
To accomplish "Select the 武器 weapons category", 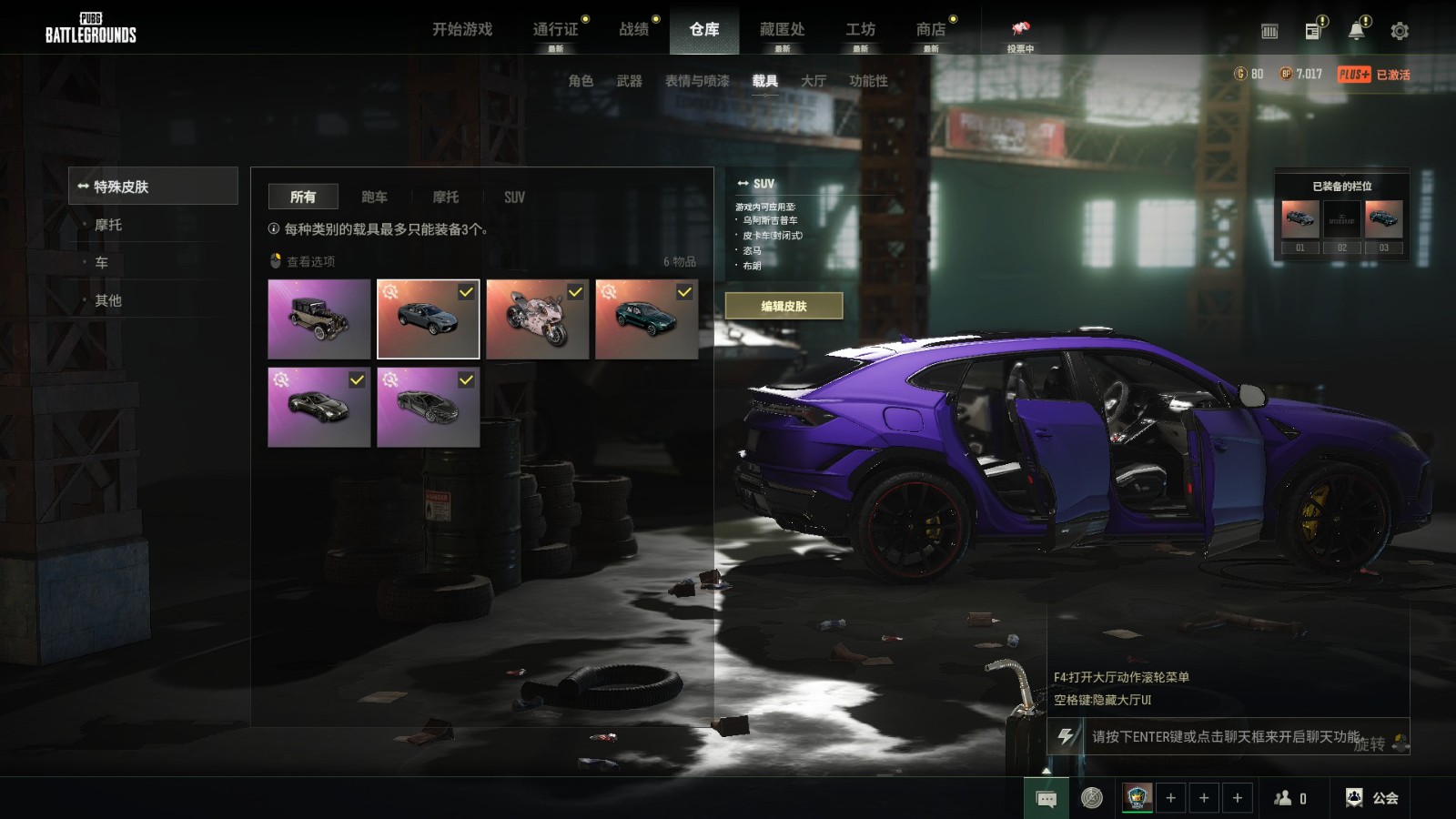I will click(629, 81).
